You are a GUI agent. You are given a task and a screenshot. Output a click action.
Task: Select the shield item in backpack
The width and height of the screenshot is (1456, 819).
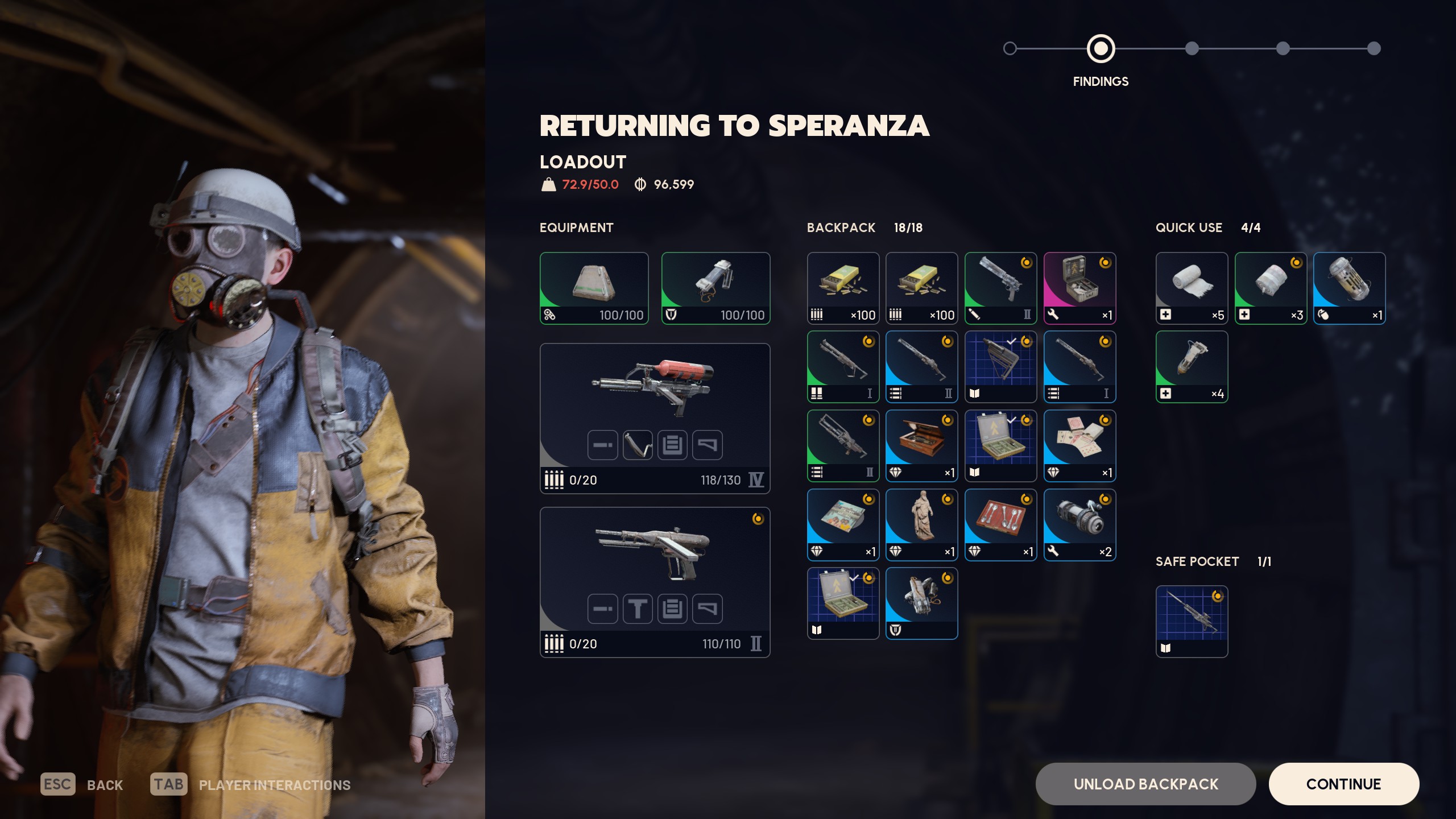tap(921, 603)
